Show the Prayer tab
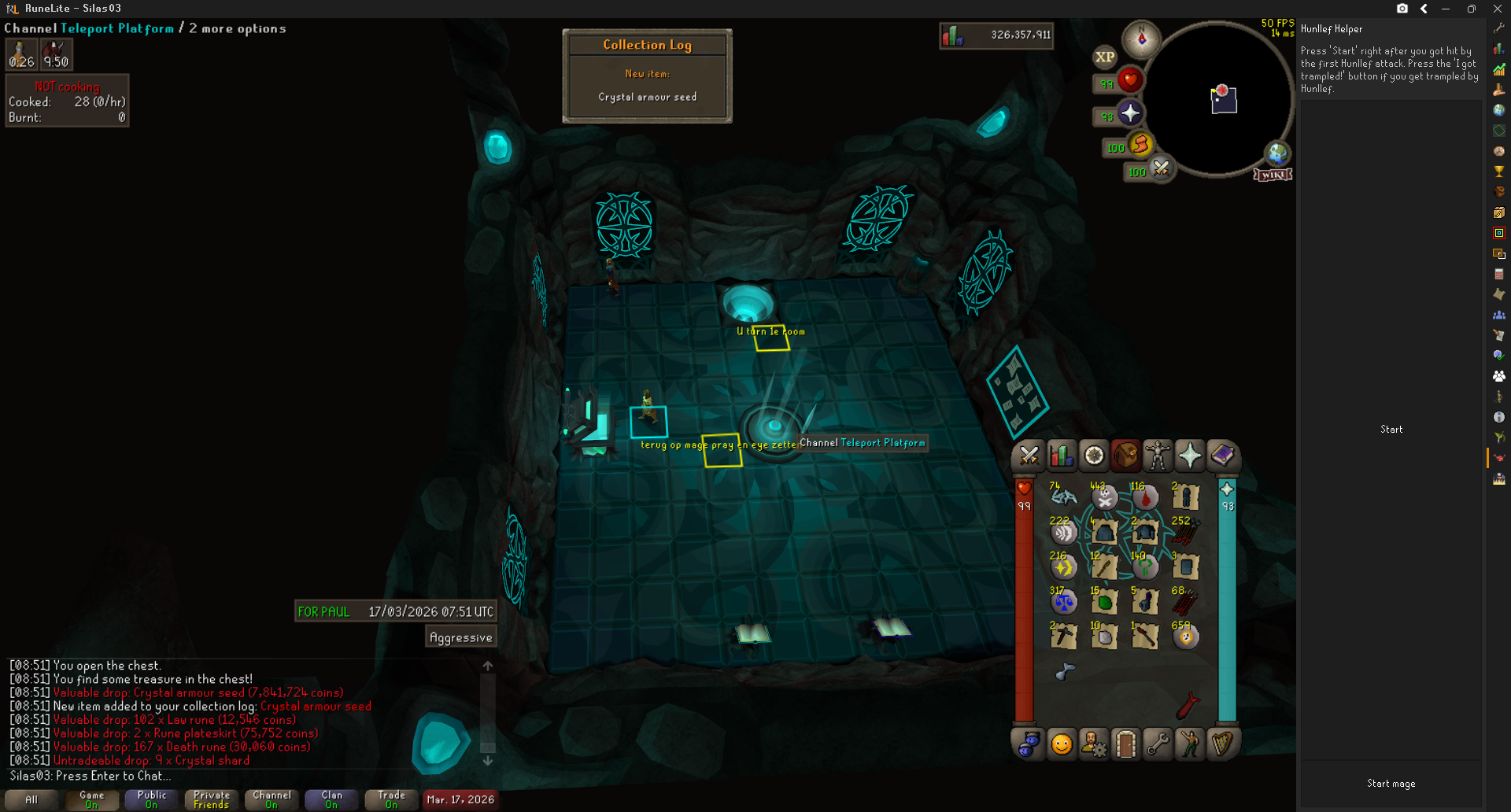This screenshot has height=812, width=1511. tap(1190, 456)
